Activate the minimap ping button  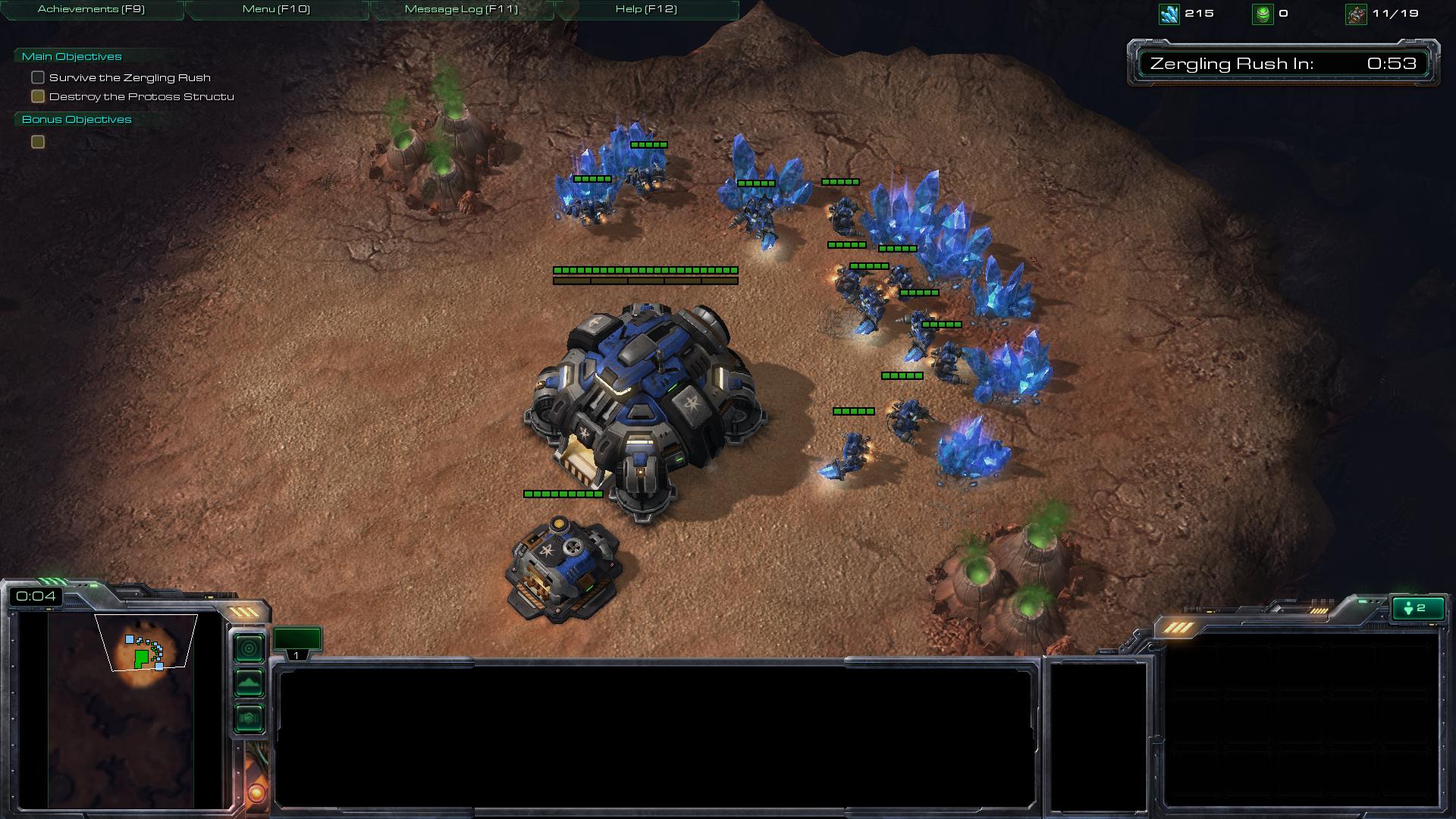tap(249, 648)
